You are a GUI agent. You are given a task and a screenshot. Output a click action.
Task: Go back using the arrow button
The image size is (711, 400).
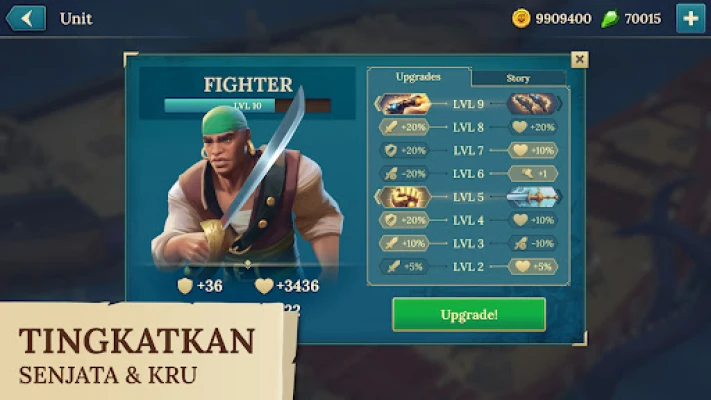26,18
